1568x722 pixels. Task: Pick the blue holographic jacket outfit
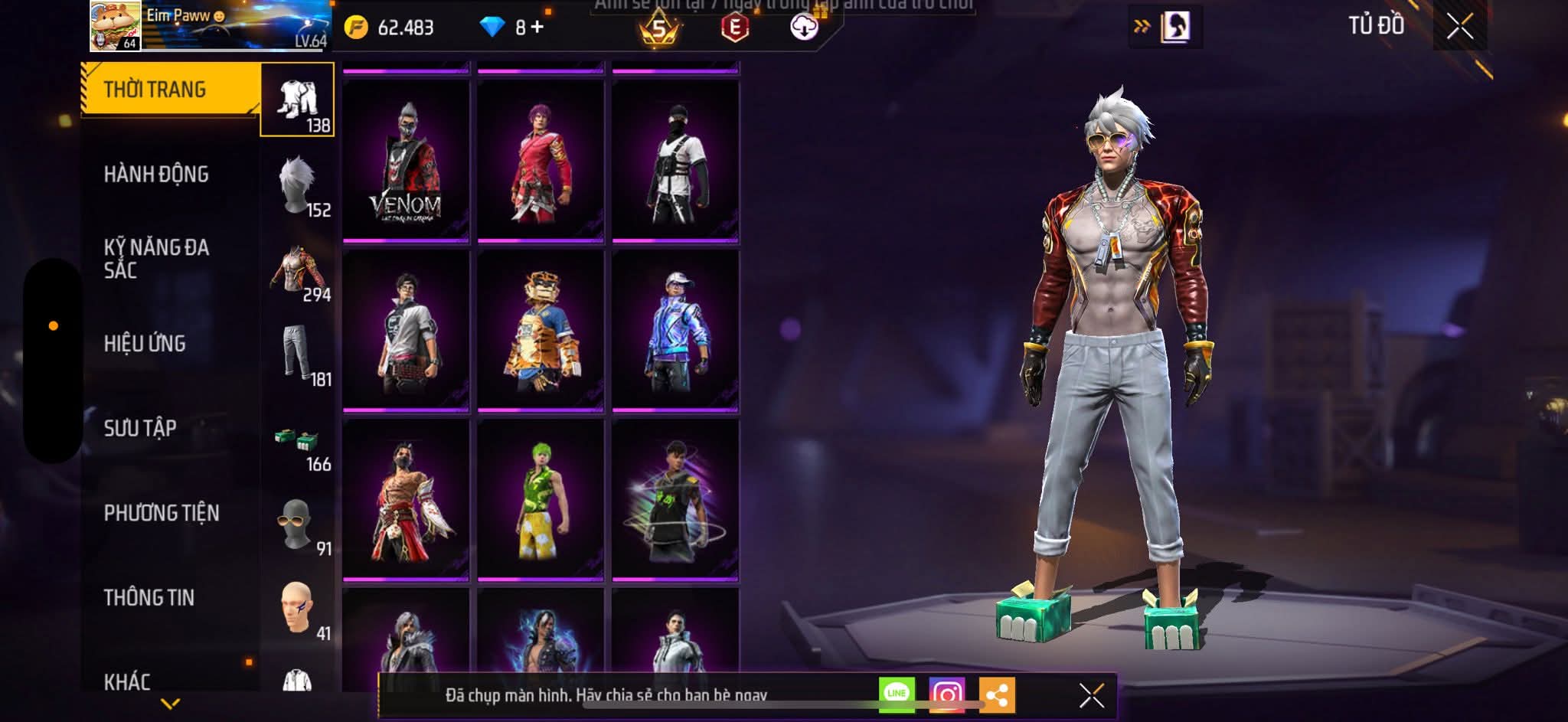tap(675, 331)
